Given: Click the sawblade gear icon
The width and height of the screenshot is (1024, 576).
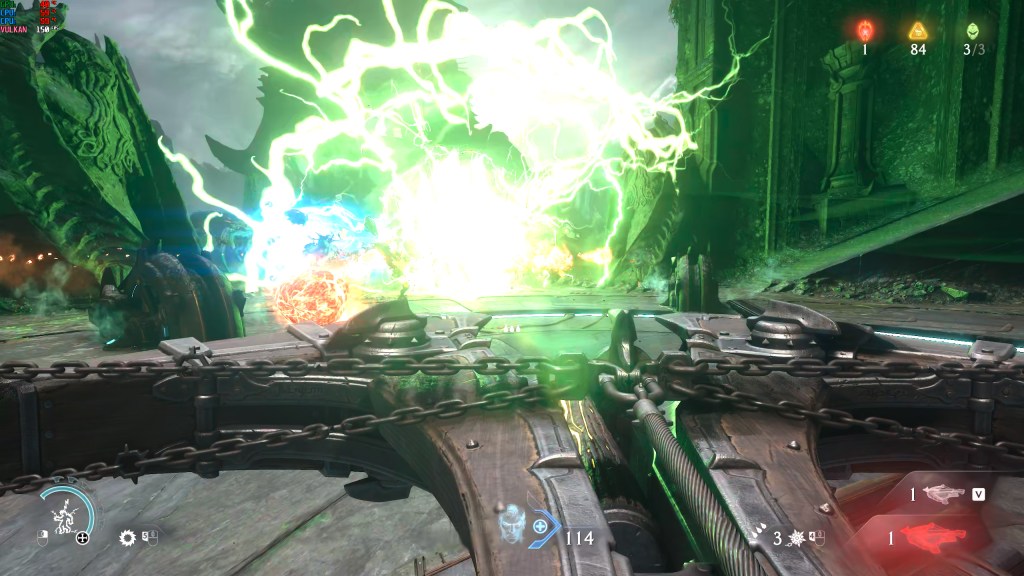Looking at the screenshot, I should (127, 538).
